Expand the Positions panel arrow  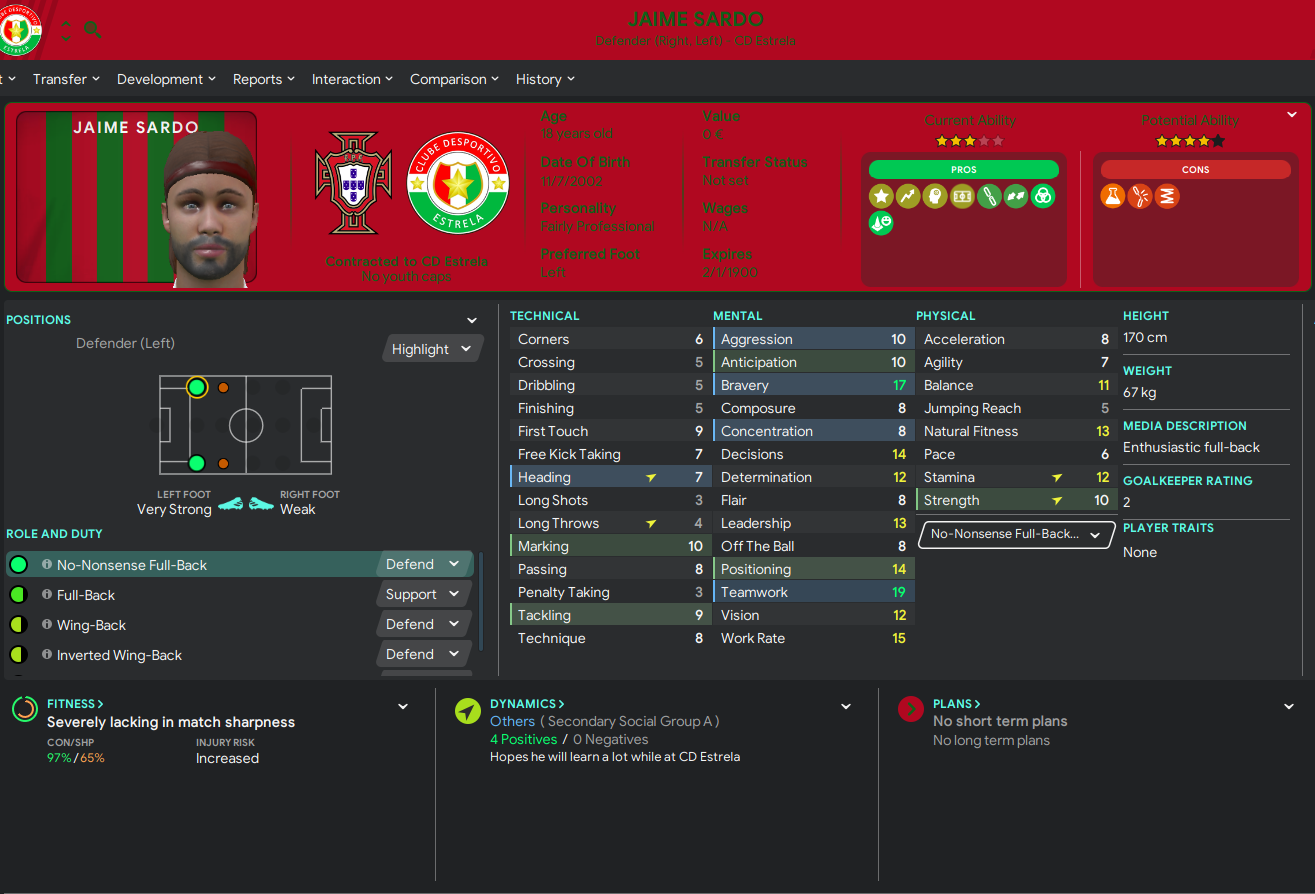pos(472,320)
